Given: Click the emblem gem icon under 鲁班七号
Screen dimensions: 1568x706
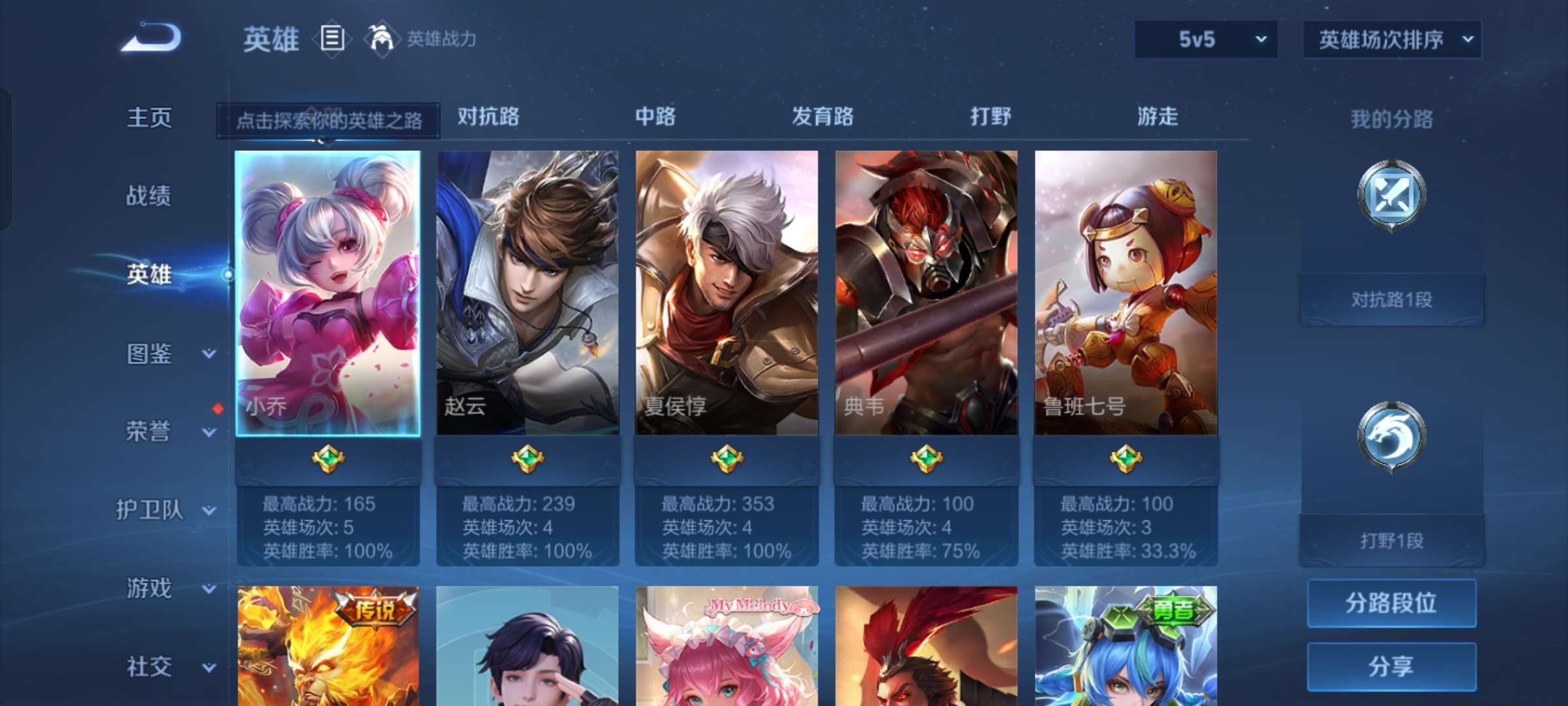Looking at the screenshot, I should [1127, 460].
